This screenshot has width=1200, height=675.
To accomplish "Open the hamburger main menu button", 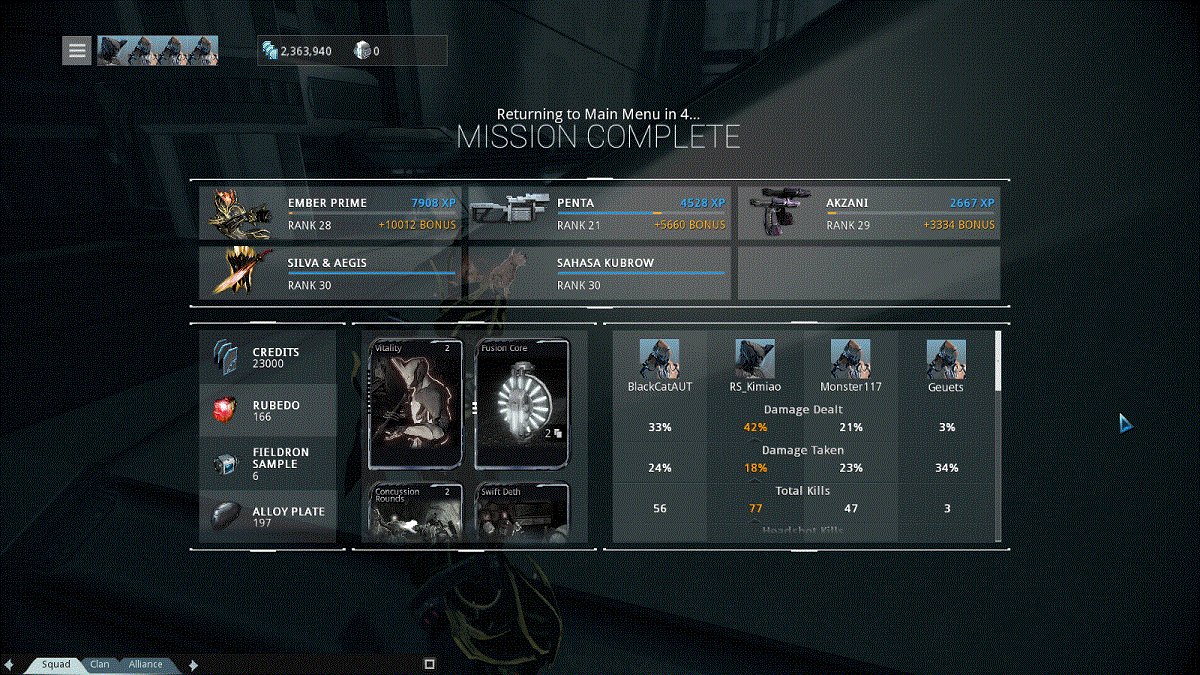I will tap(77, 51).
